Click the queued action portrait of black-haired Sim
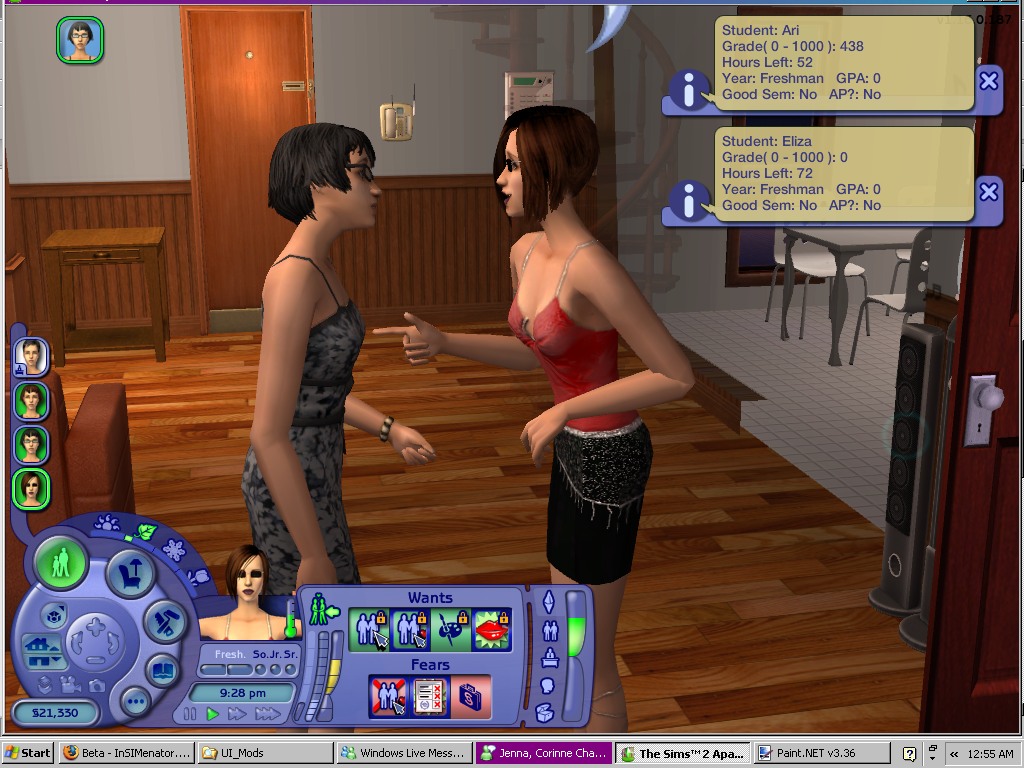This screenshot has width=1024, height=768. pyautogui.click(x=80, y=40)
